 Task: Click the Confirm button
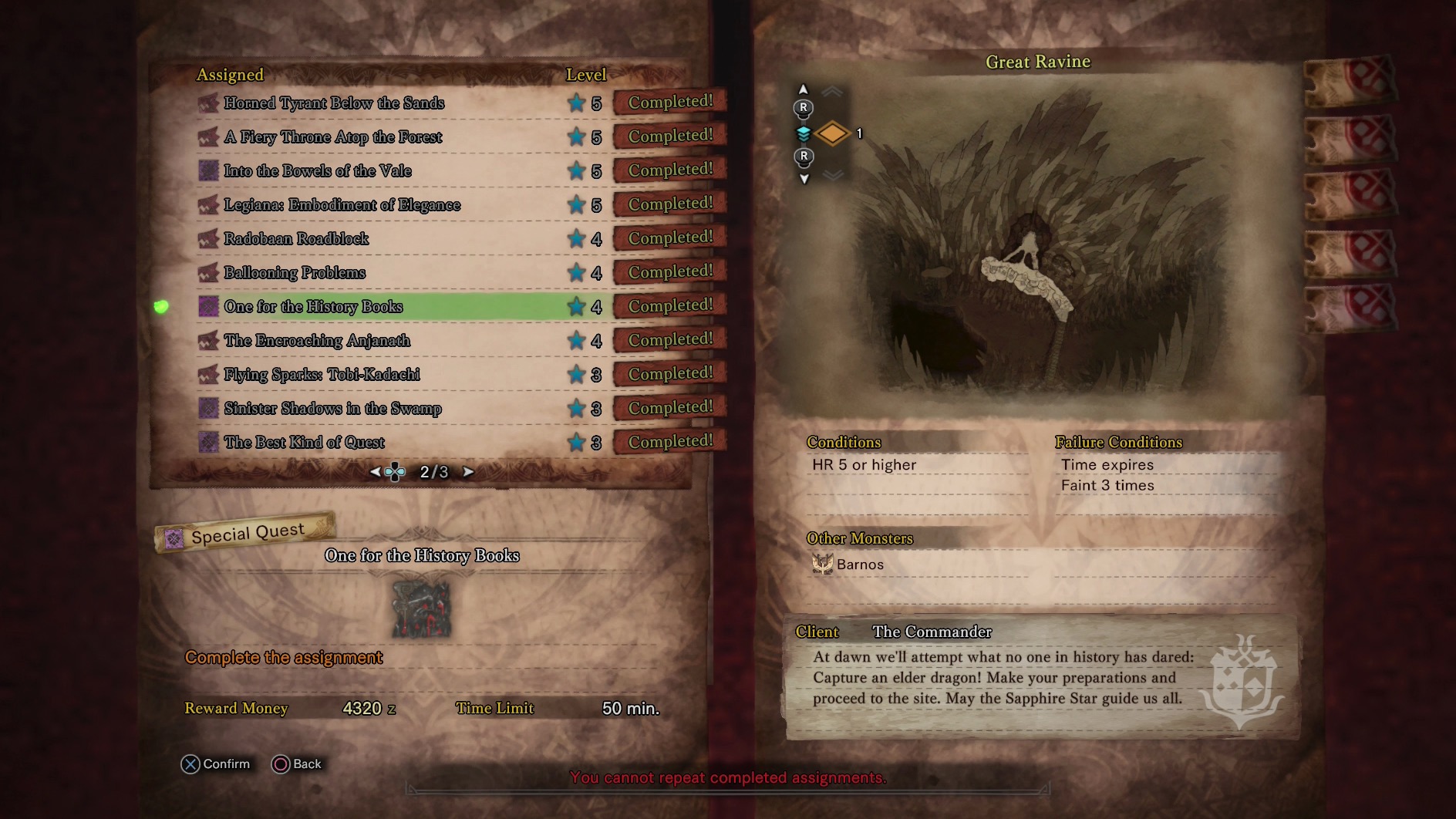[x=216, y=763]
